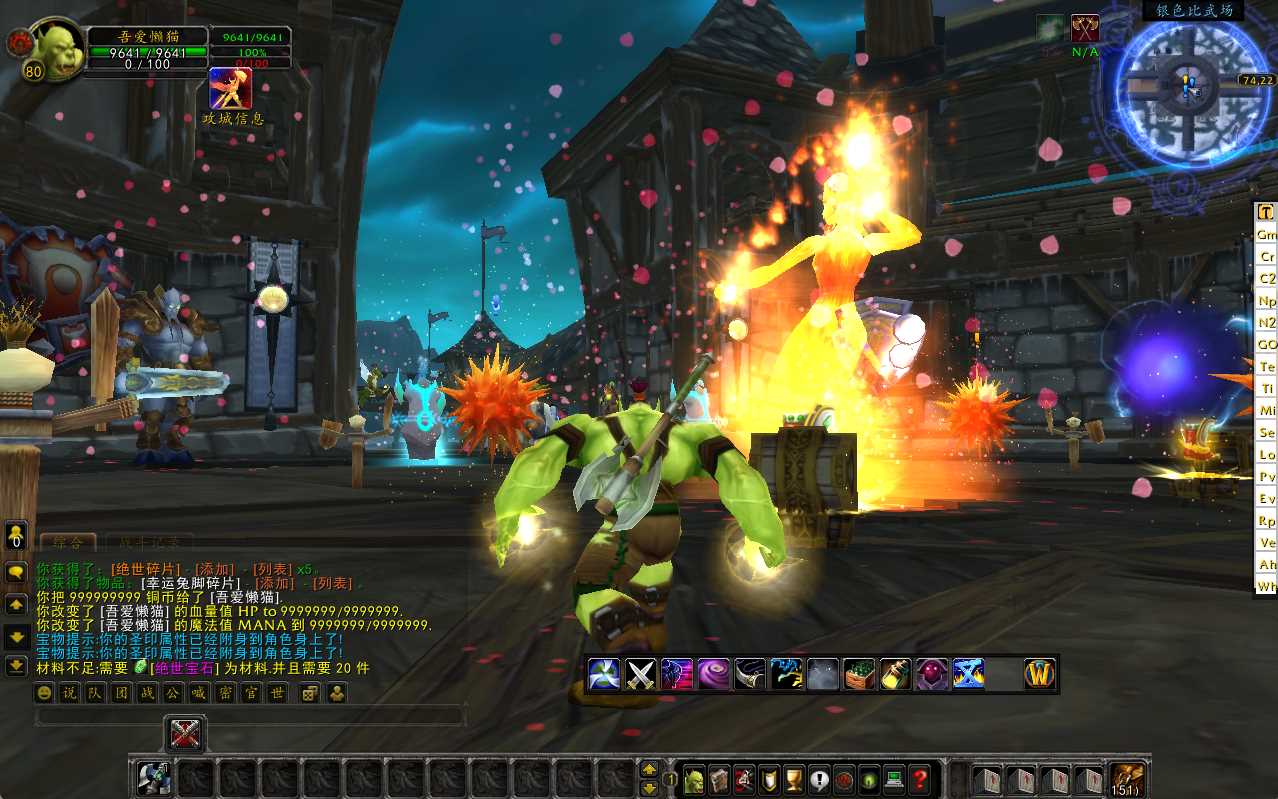The width and height of the screenshot is (1278, 799).
Task: Open the character info orc-face micro button
Action: click(x=693, y=779)
